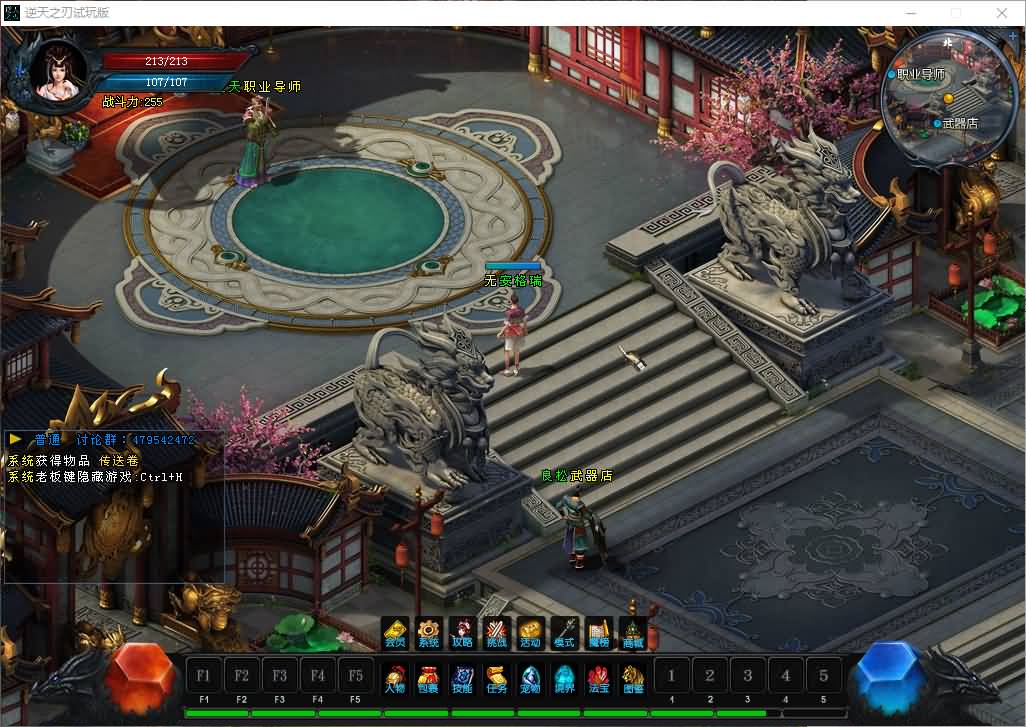Viewport: 1026px width, 727px height.
Task: Open the 包裹 (Bag) inventory
Action: point(429,679)
